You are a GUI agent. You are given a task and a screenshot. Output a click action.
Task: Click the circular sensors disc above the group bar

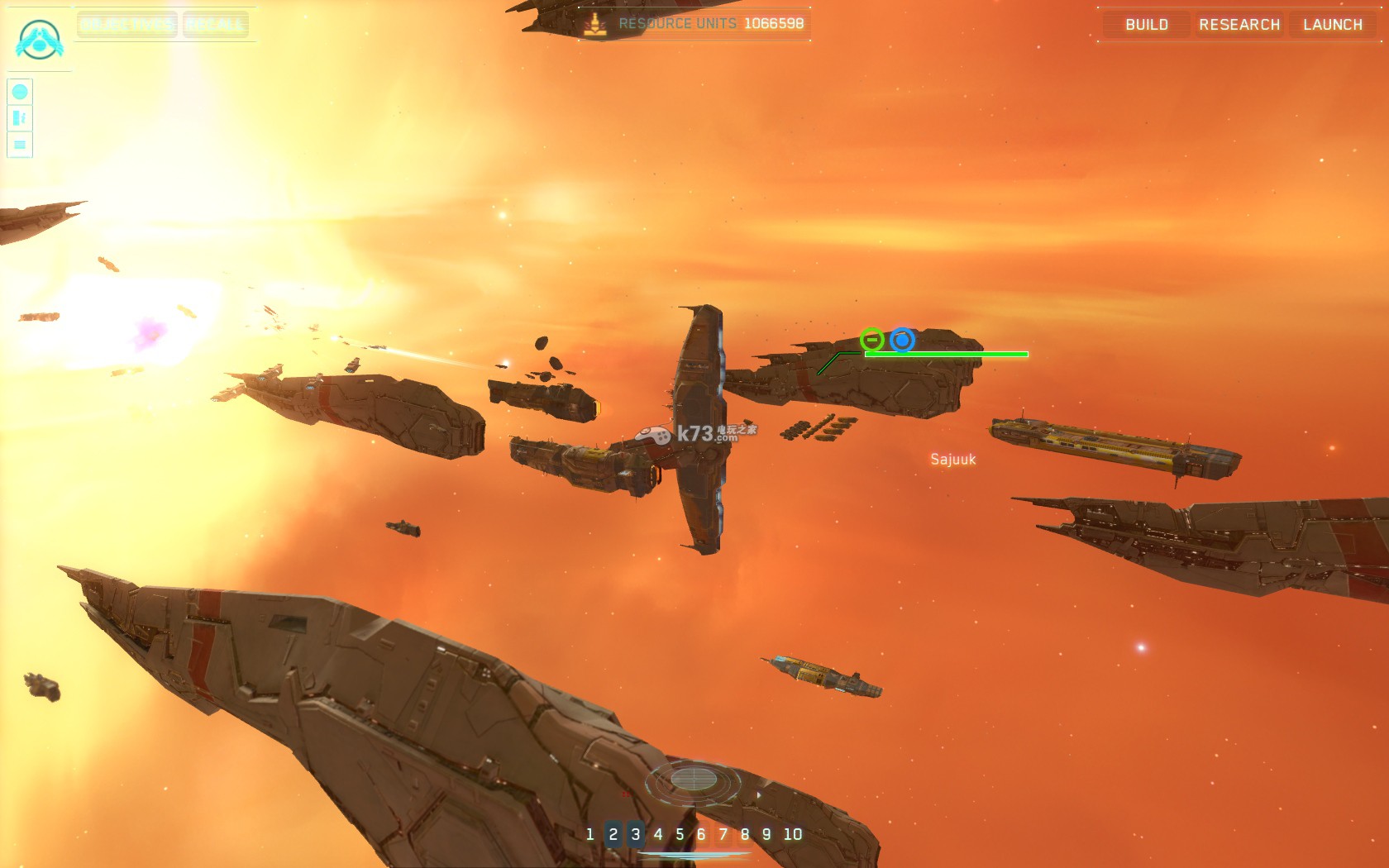(x=693, y=779)
